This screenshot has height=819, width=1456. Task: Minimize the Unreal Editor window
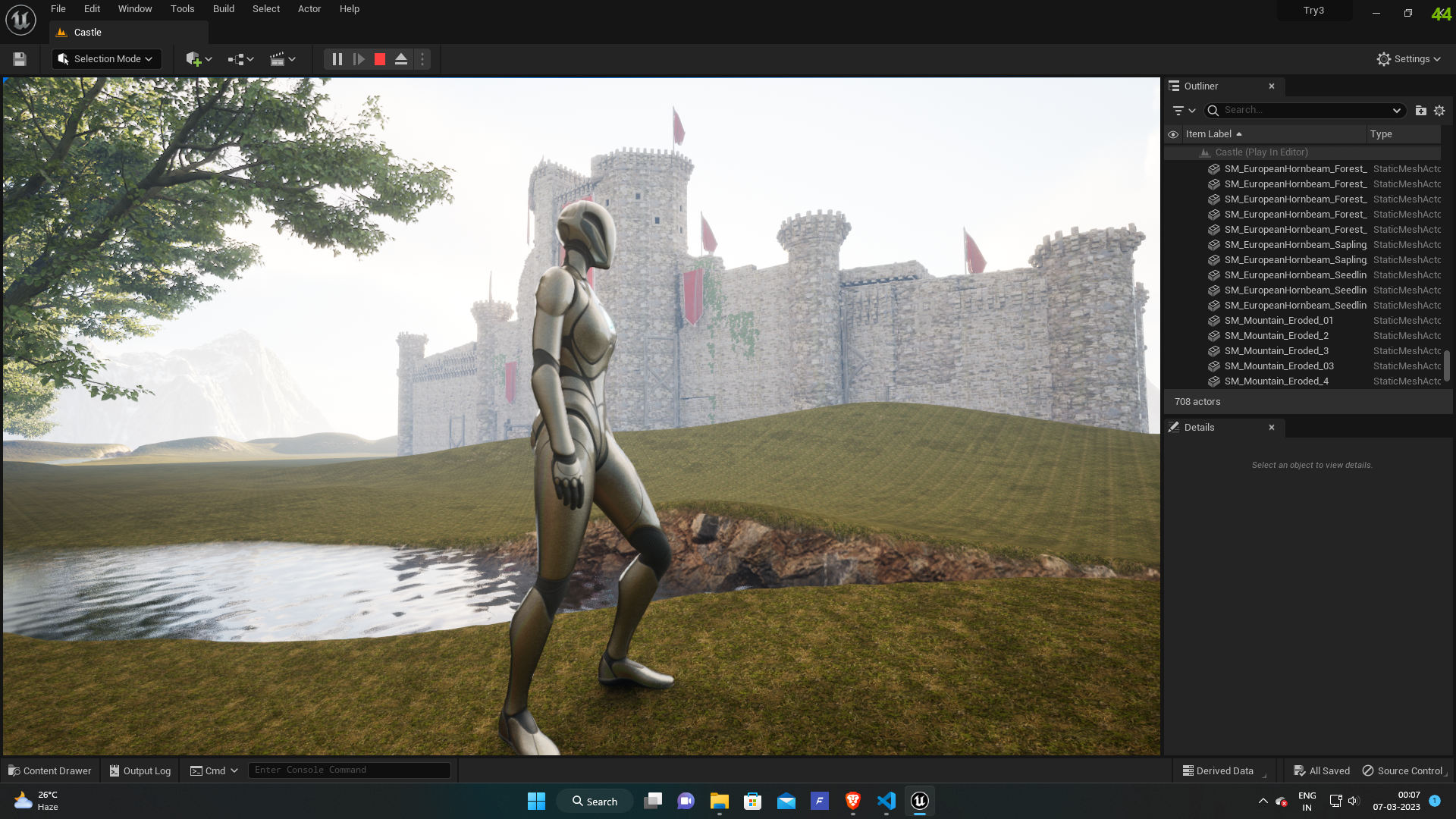1376,13
